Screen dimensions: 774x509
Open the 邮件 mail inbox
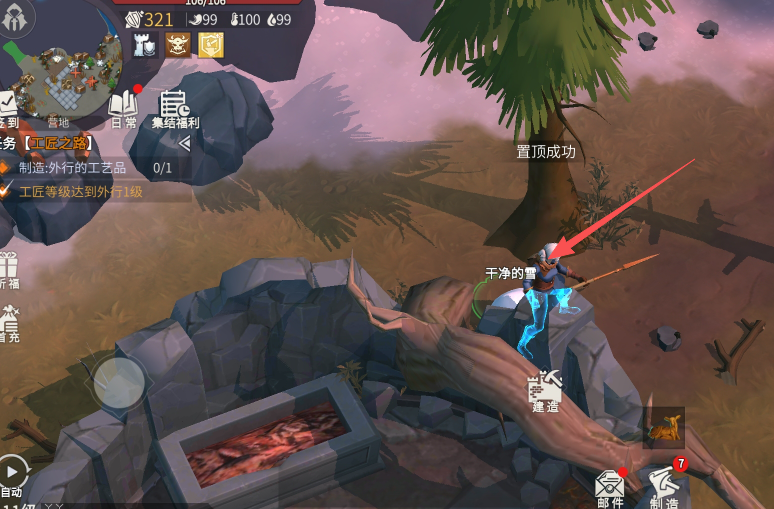pos(610,487)
